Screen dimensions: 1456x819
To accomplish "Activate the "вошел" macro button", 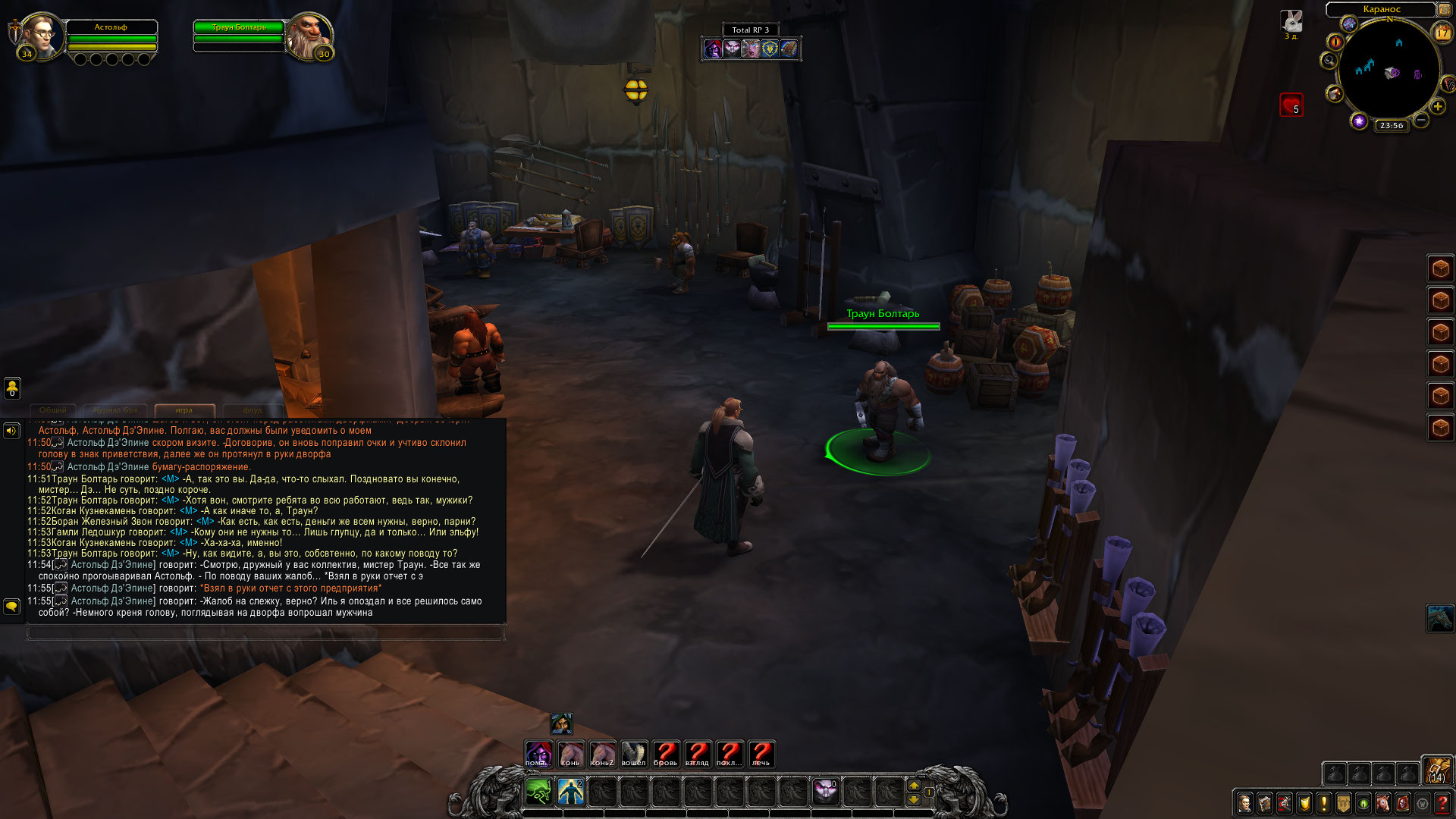I will coord(634,753).
